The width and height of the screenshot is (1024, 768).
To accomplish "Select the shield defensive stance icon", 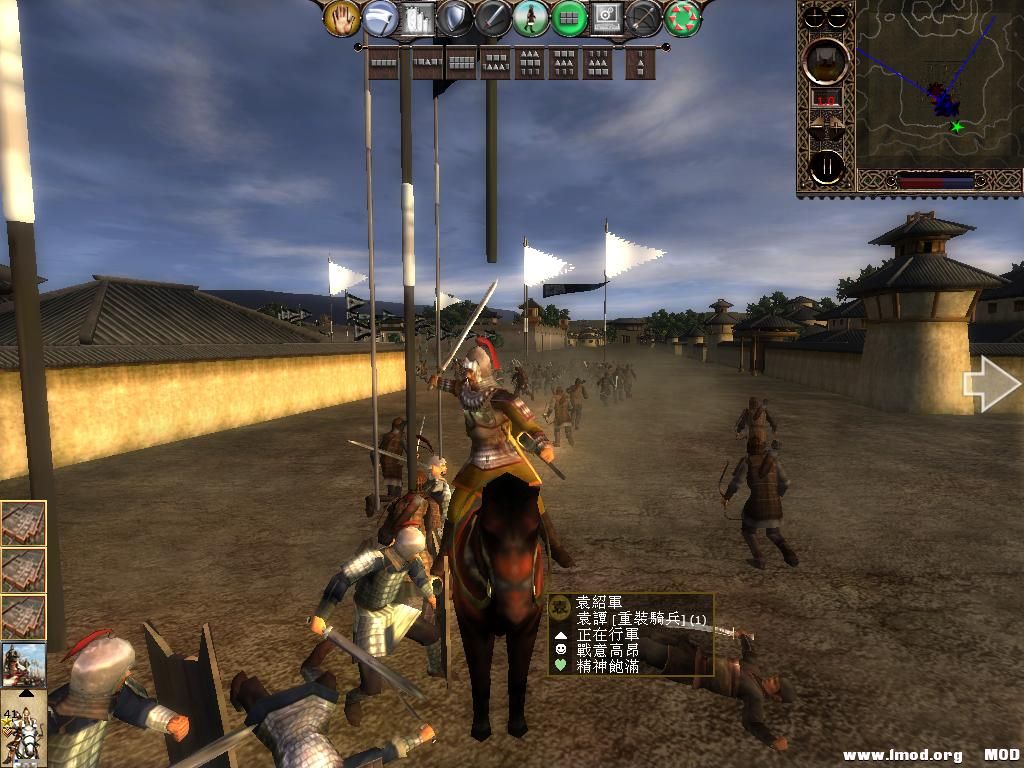I will point(455,18).
